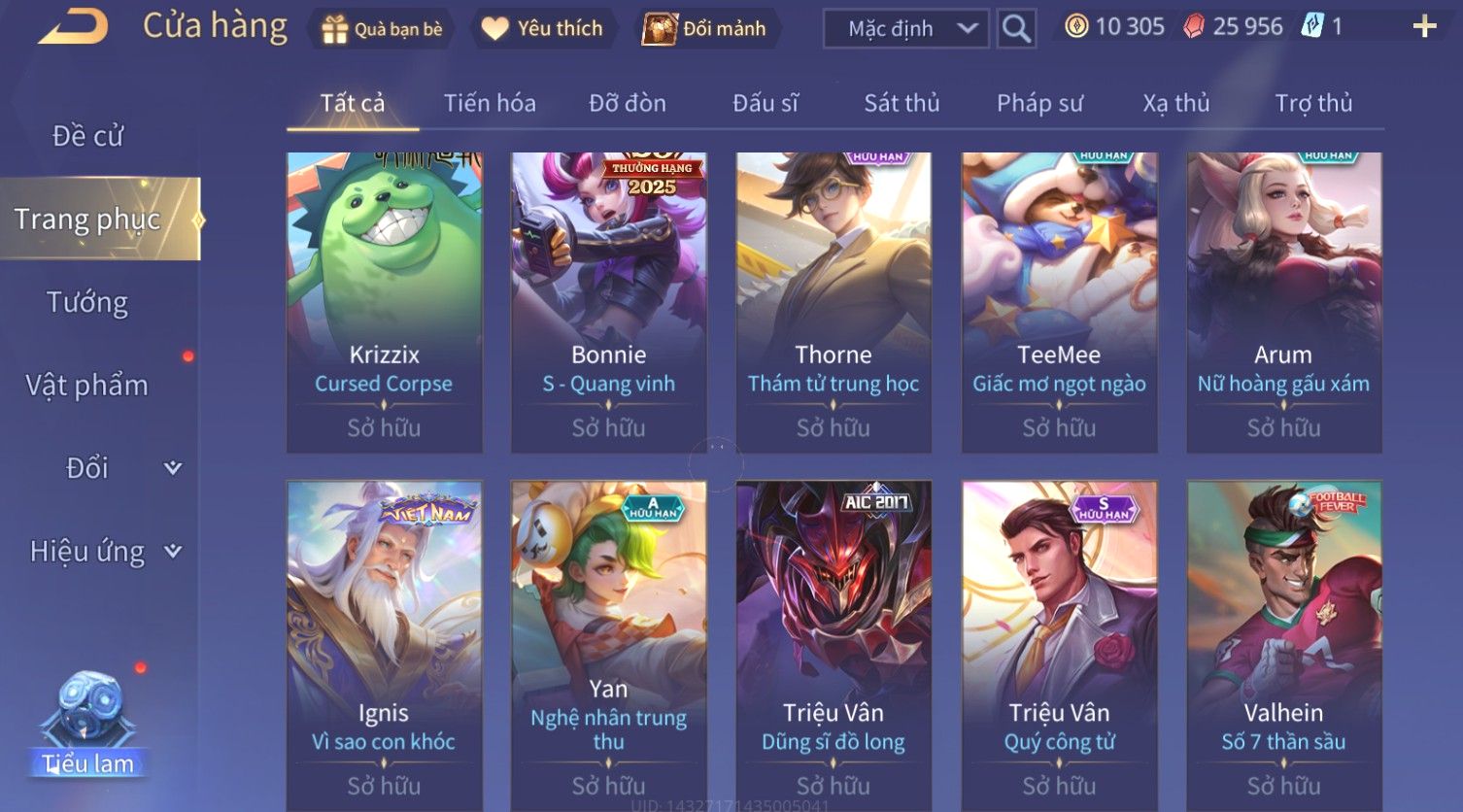Click the magnifying glass search button
The height and width of the screenshot is (812, 1463).
1016,29
